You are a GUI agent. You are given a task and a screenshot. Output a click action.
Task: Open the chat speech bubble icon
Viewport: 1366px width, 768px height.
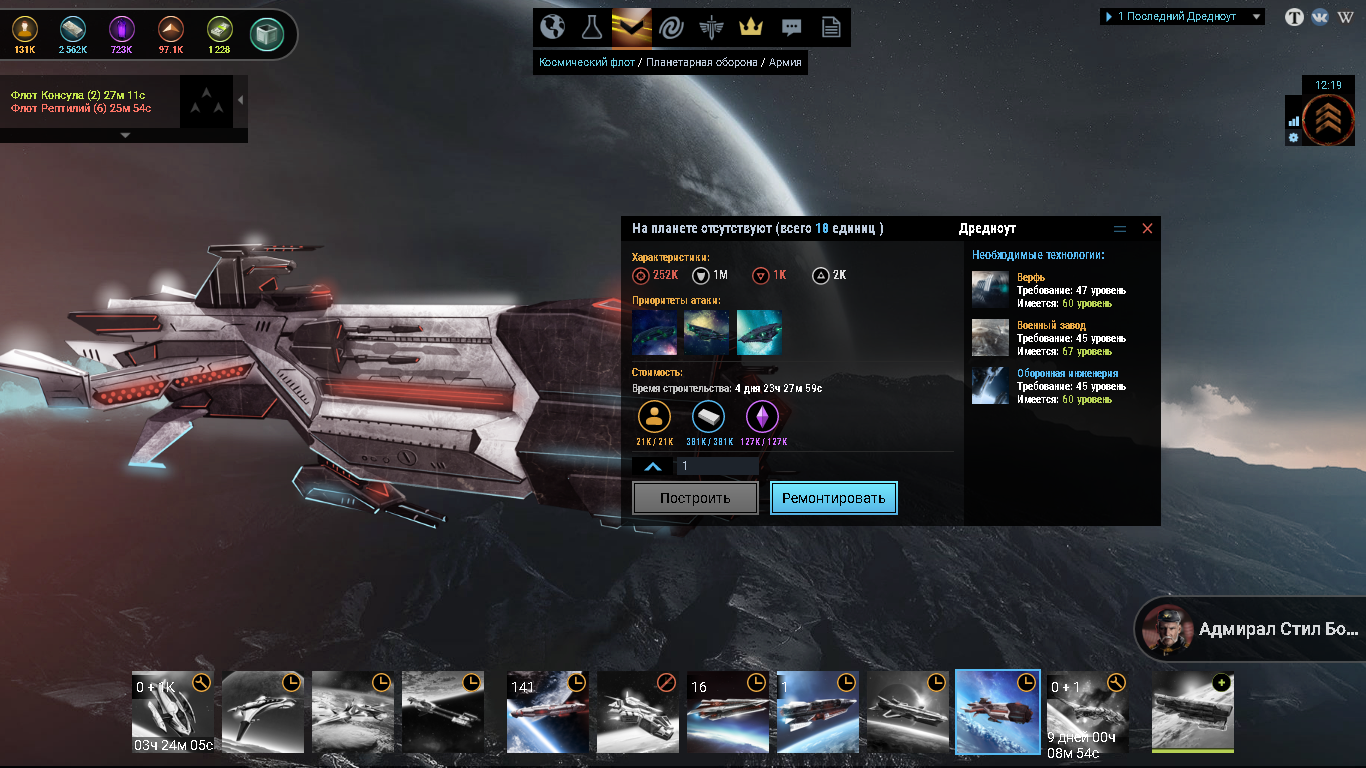pos(791,27)
